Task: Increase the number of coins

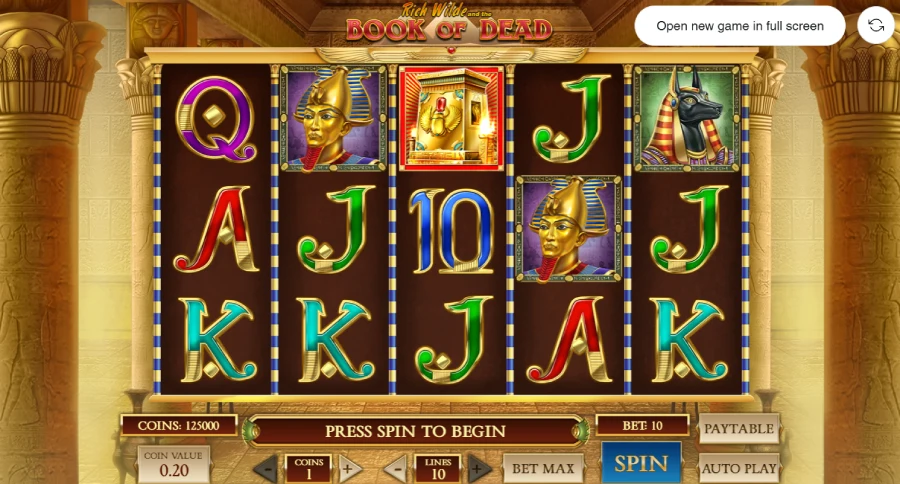Action: (347, 468)
